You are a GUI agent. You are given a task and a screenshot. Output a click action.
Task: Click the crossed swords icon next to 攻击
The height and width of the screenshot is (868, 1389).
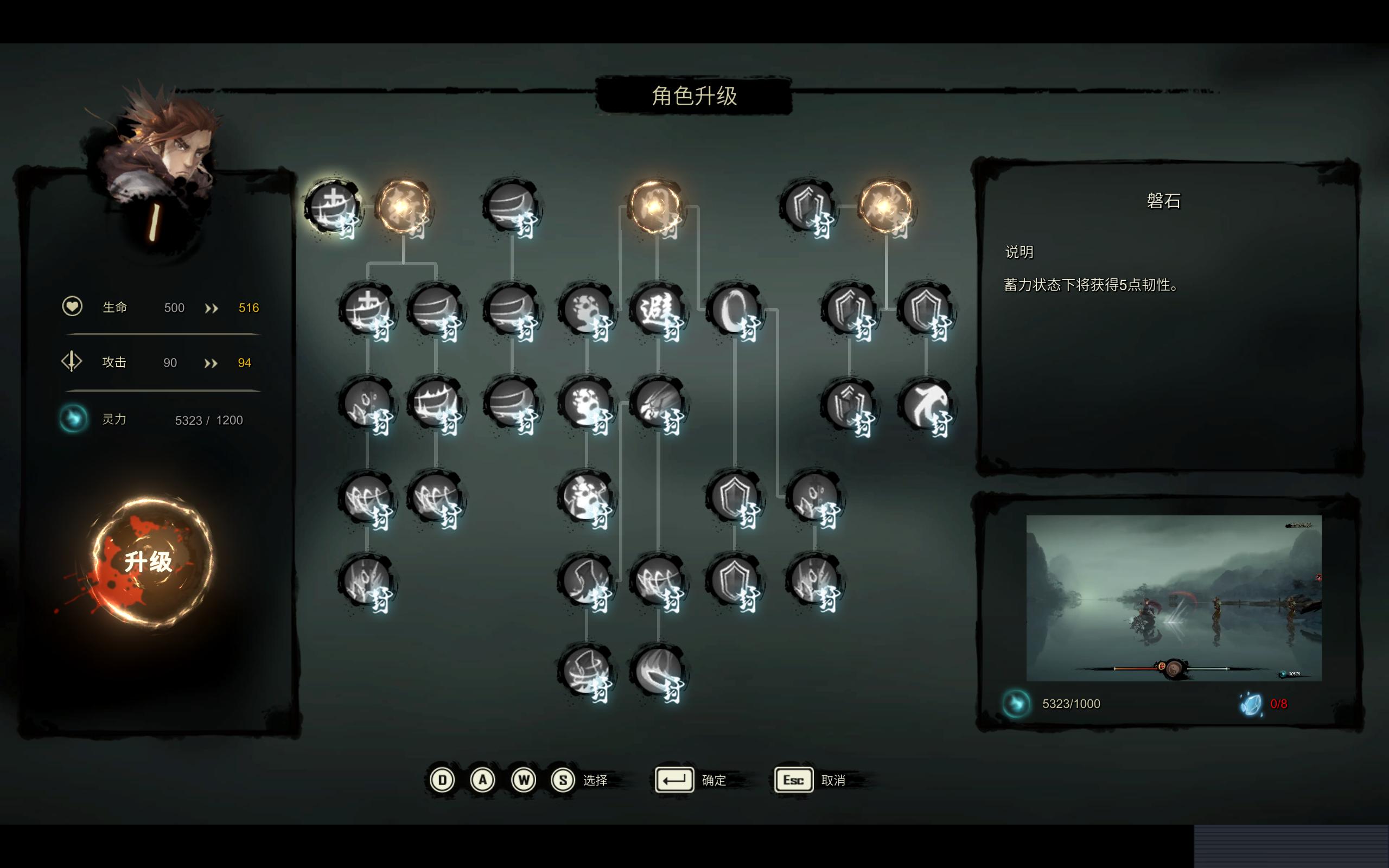(x=72, y=362)
